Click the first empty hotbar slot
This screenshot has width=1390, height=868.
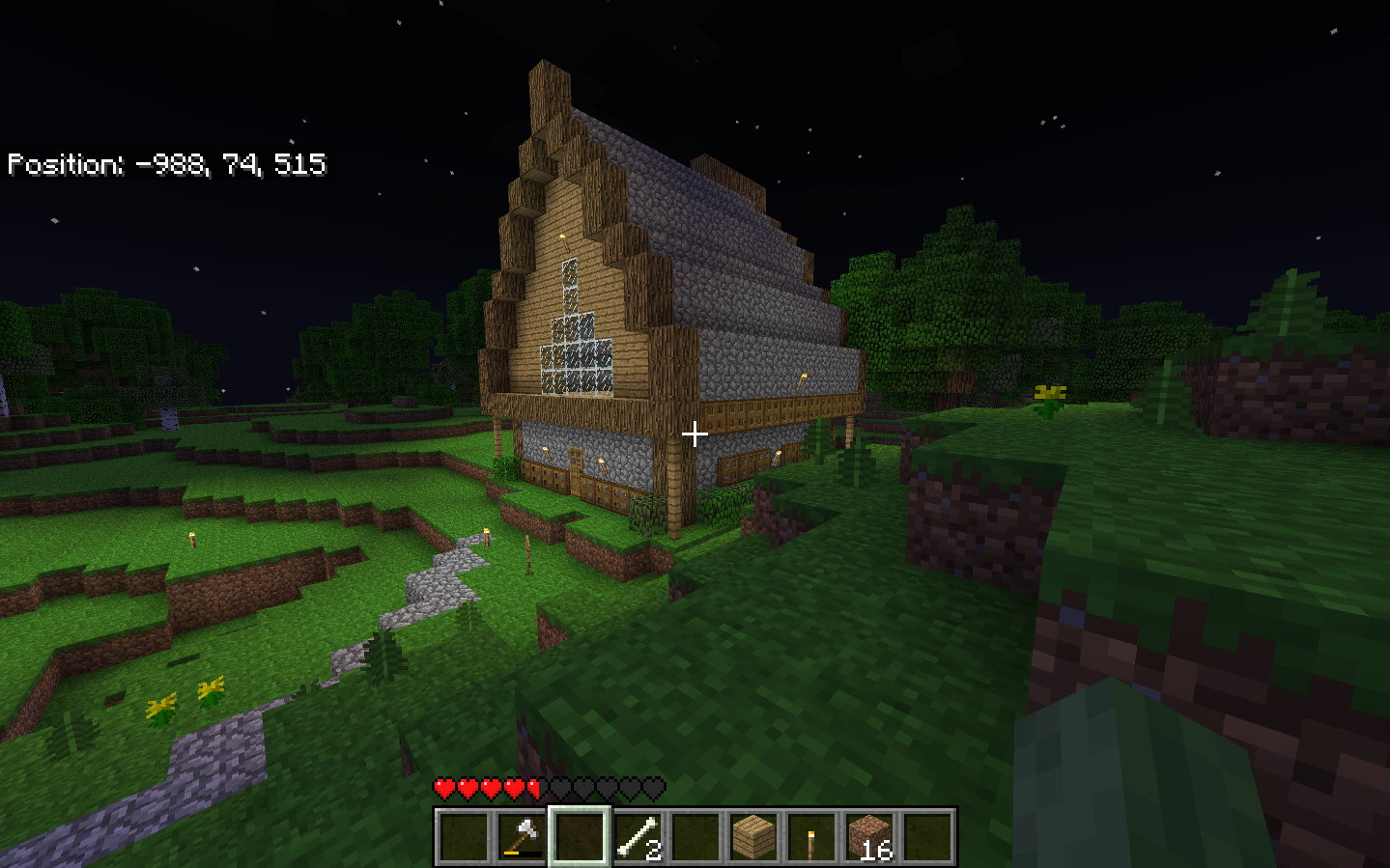[x=464, y=837]
